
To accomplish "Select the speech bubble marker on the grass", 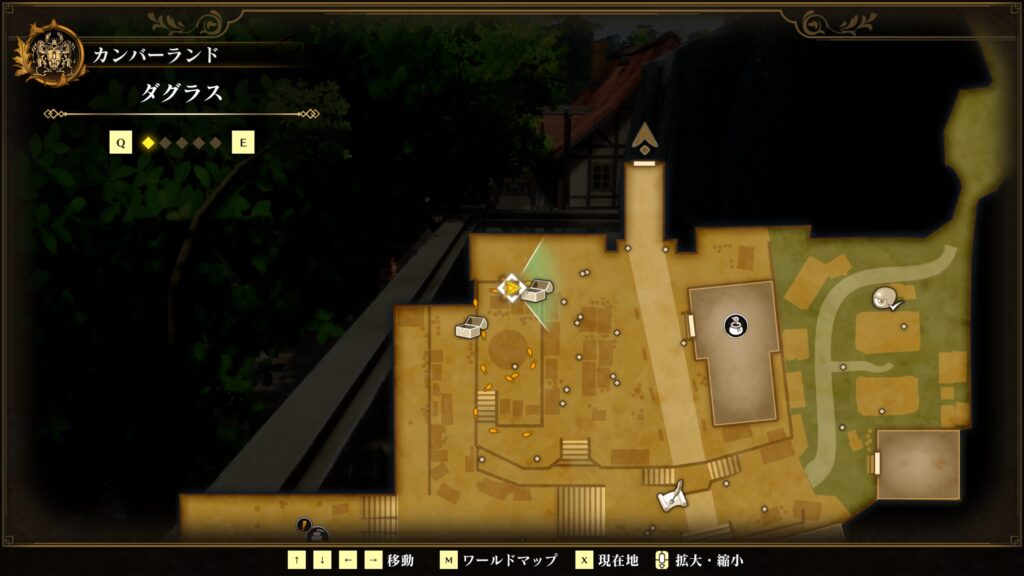I will [885, 296].
